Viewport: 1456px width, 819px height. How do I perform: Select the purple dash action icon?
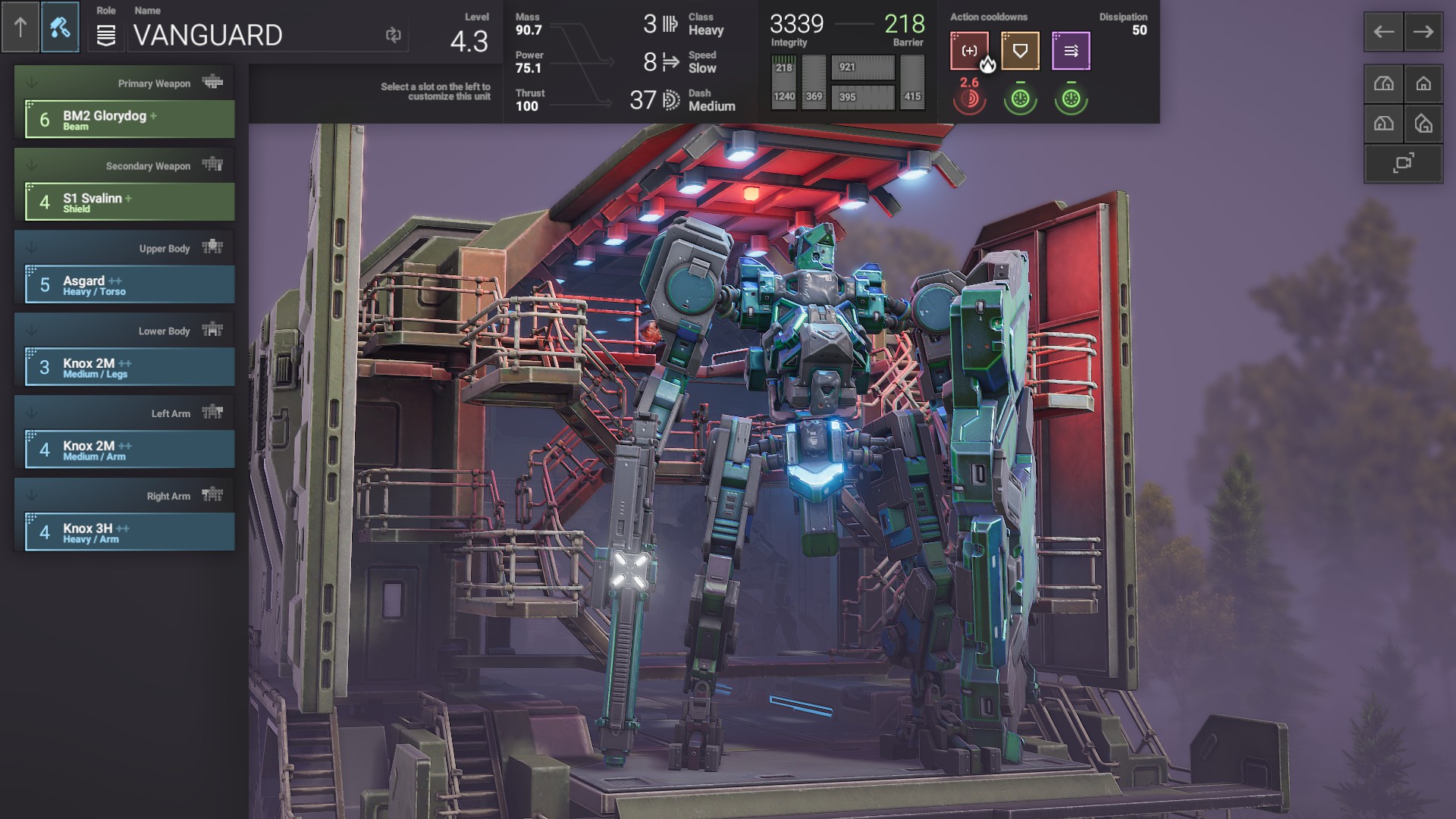[x=1071, y=51]
